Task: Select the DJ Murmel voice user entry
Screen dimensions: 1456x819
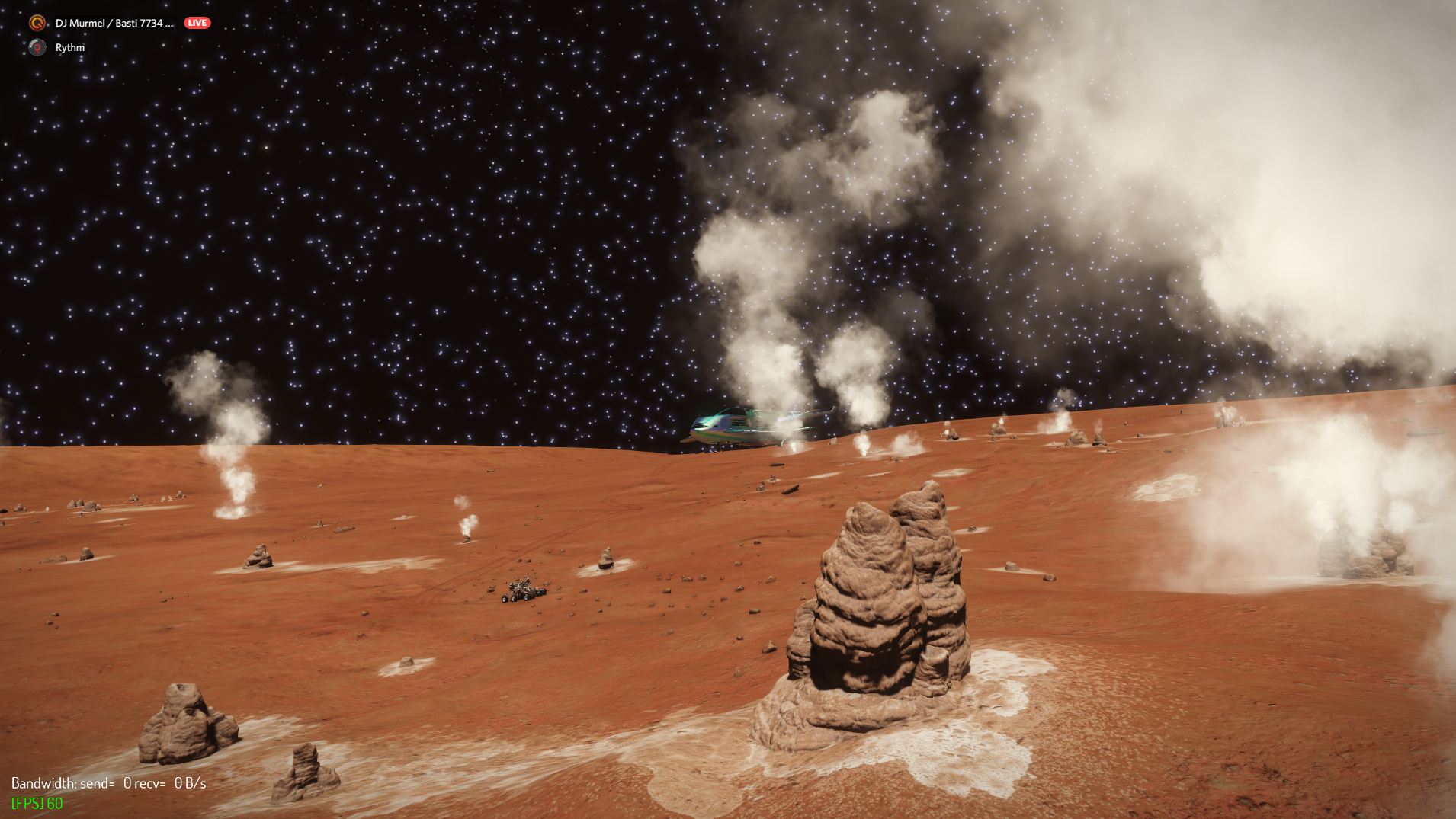Action: 114,23
